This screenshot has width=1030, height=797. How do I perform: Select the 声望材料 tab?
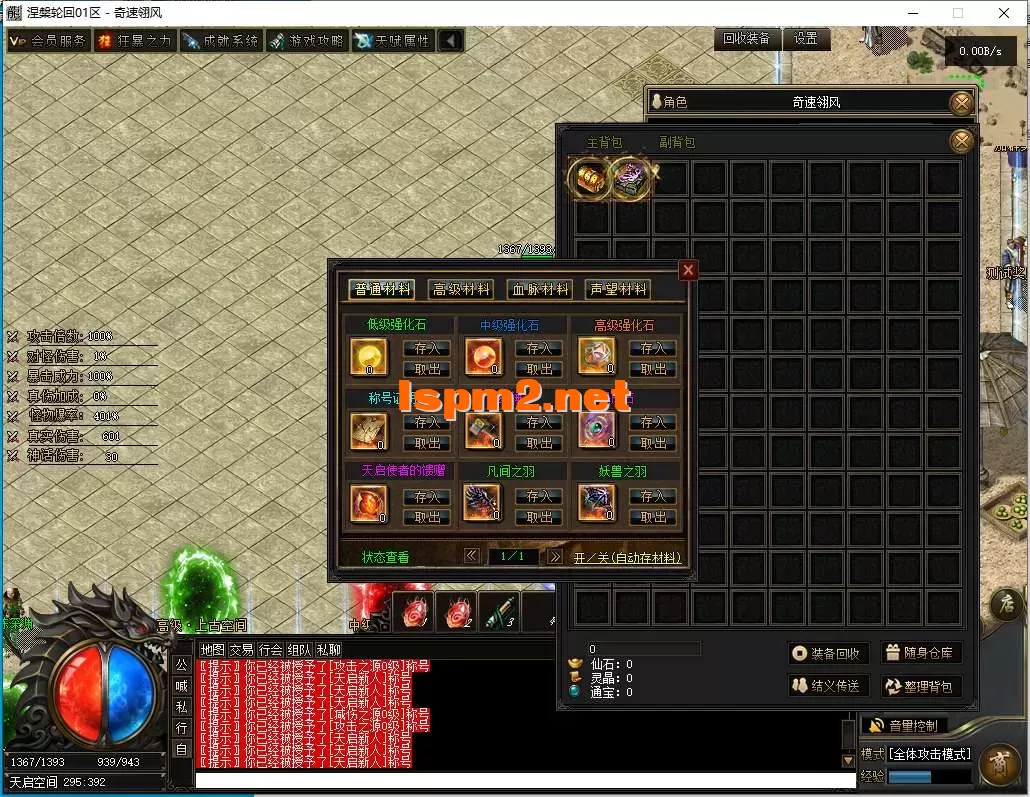(617, 289)
